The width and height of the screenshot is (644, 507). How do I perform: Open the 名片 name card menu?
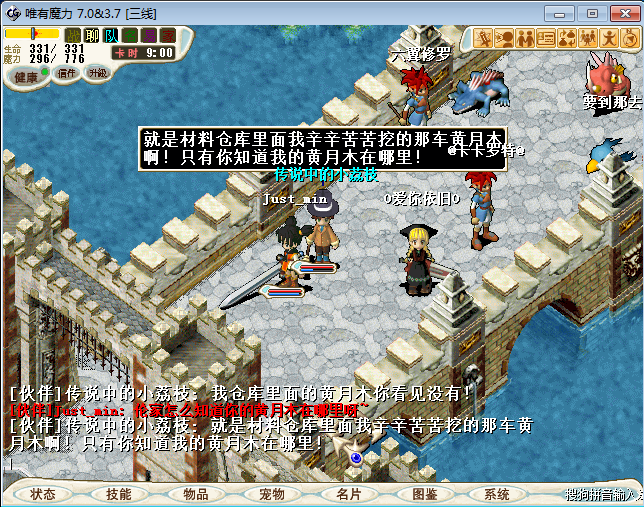click(348, 494)
